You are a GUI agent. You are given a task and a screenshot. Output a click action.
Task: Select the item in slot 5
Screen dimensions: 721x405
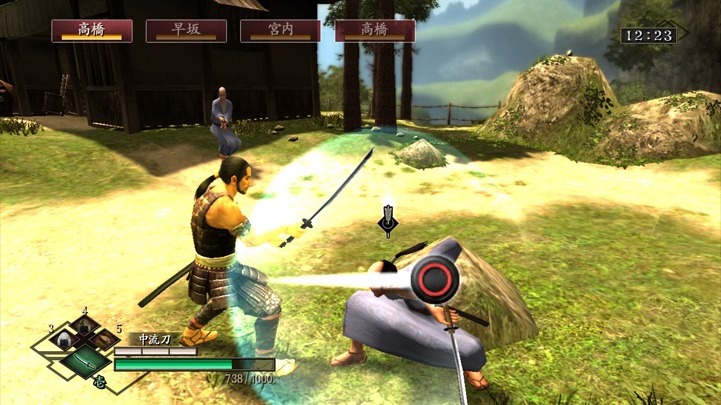pyautogui.click(x=104, y=341)
